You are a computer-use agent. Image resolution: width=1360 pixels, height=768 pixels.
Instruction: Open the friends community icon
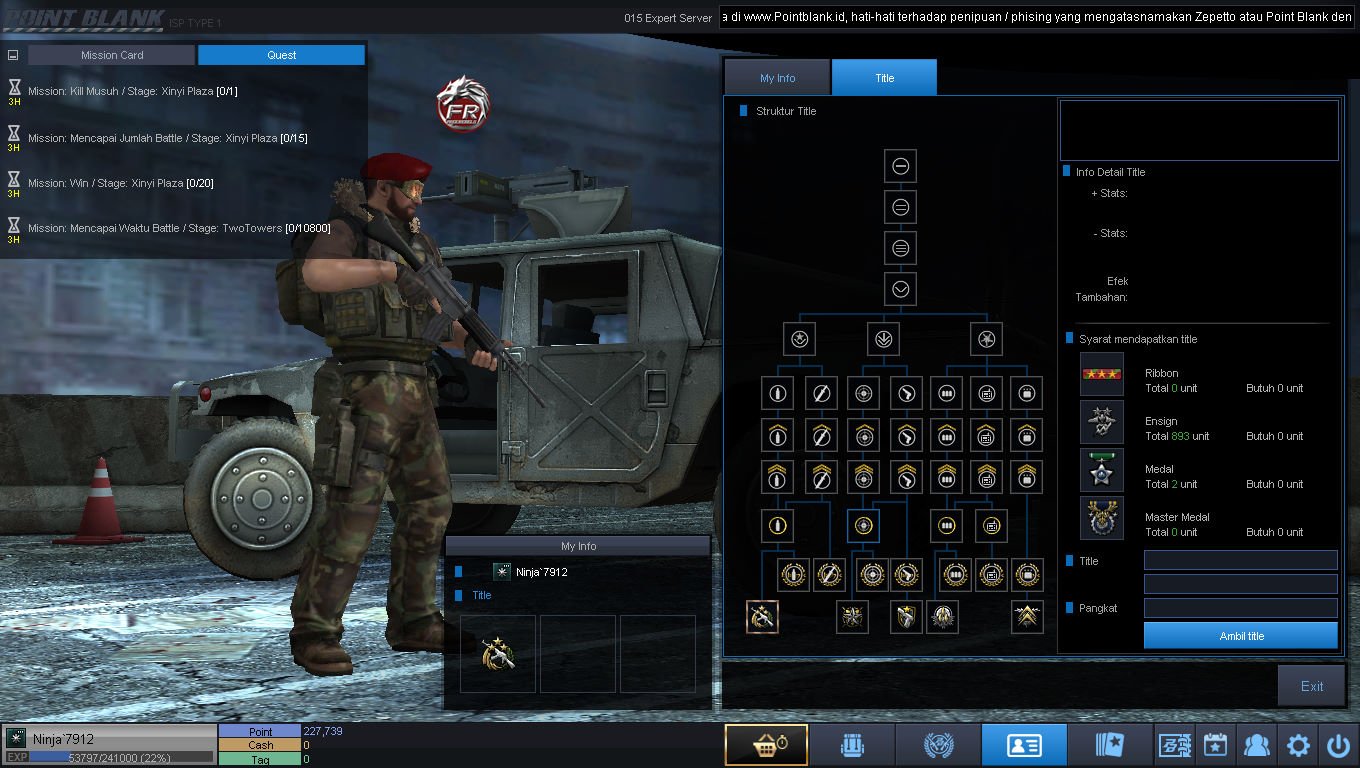coord(1256,745)
